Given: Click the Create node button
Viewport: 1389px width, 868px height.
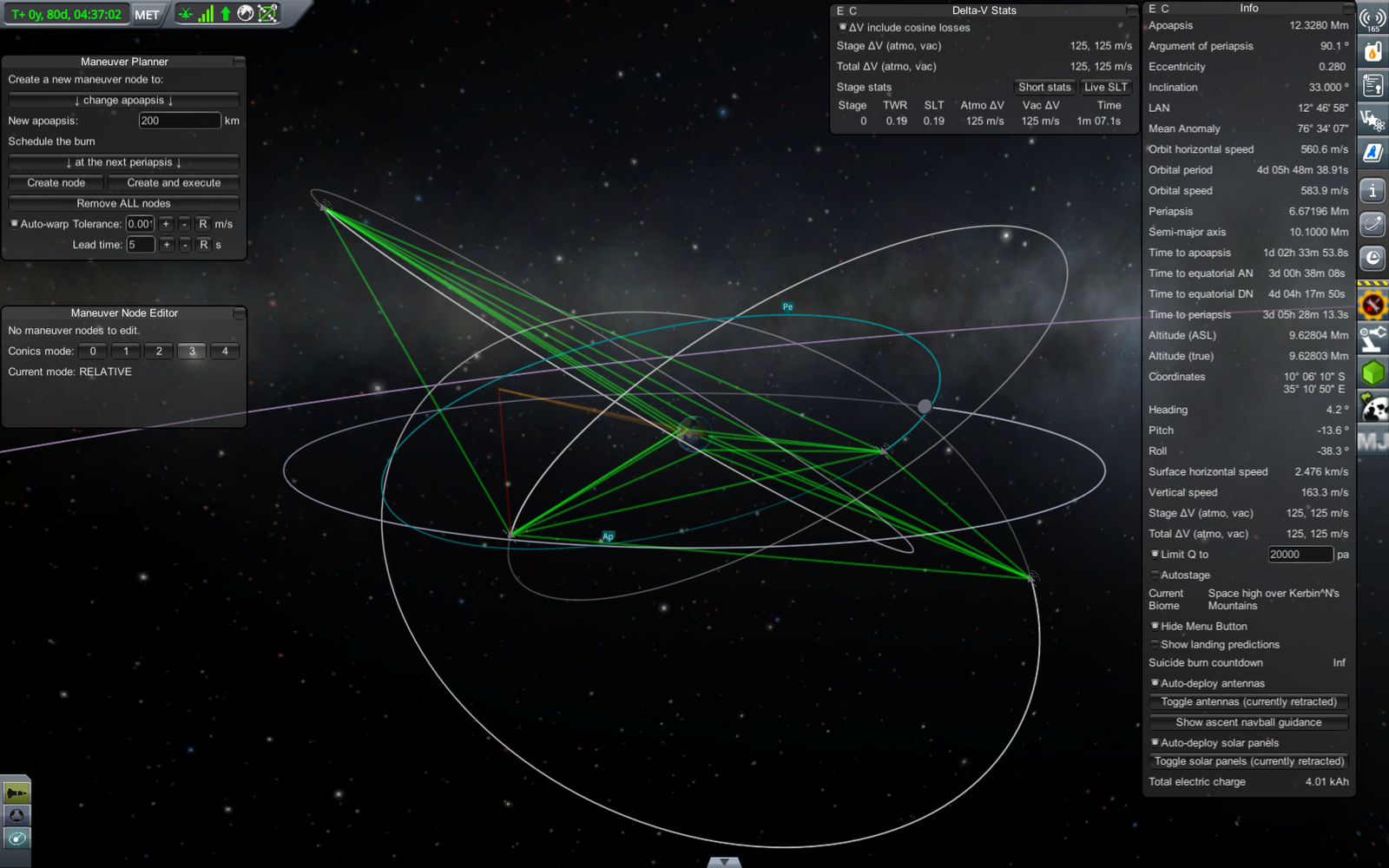Looking at the screenshot, I should coord(56,183).
